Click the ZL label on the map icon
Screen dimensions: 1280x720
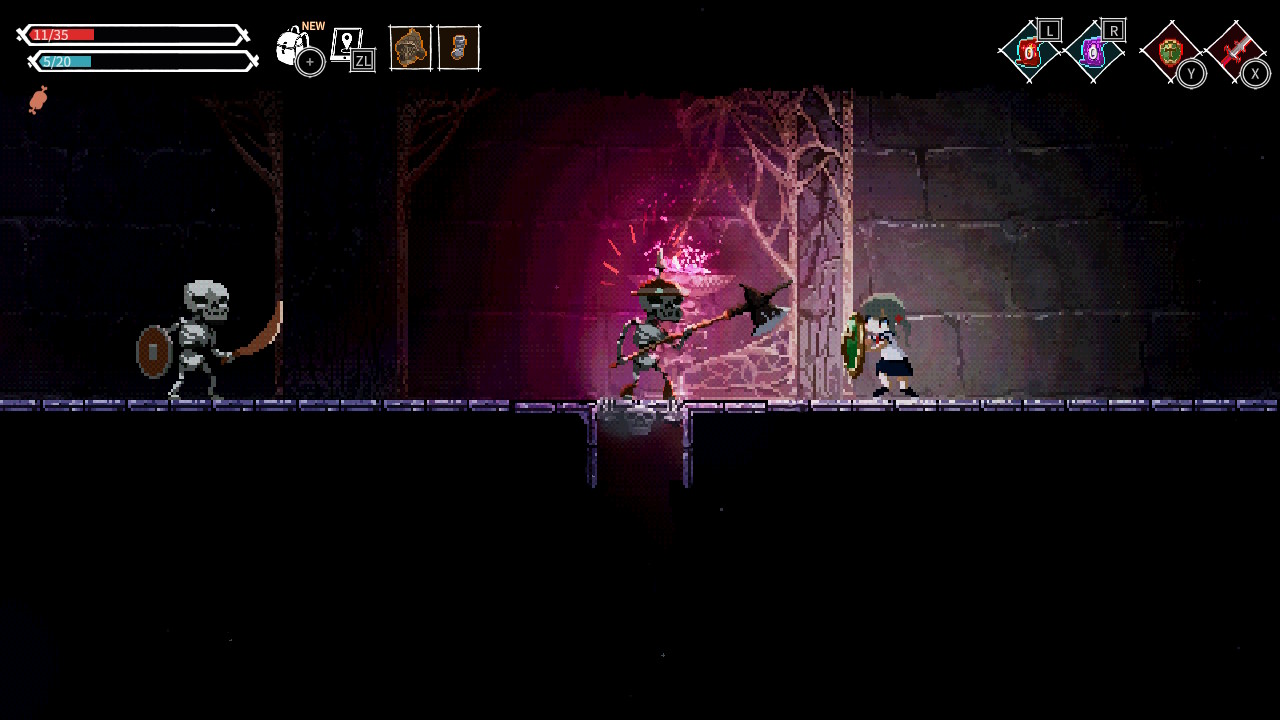click(x=362, y=59)
